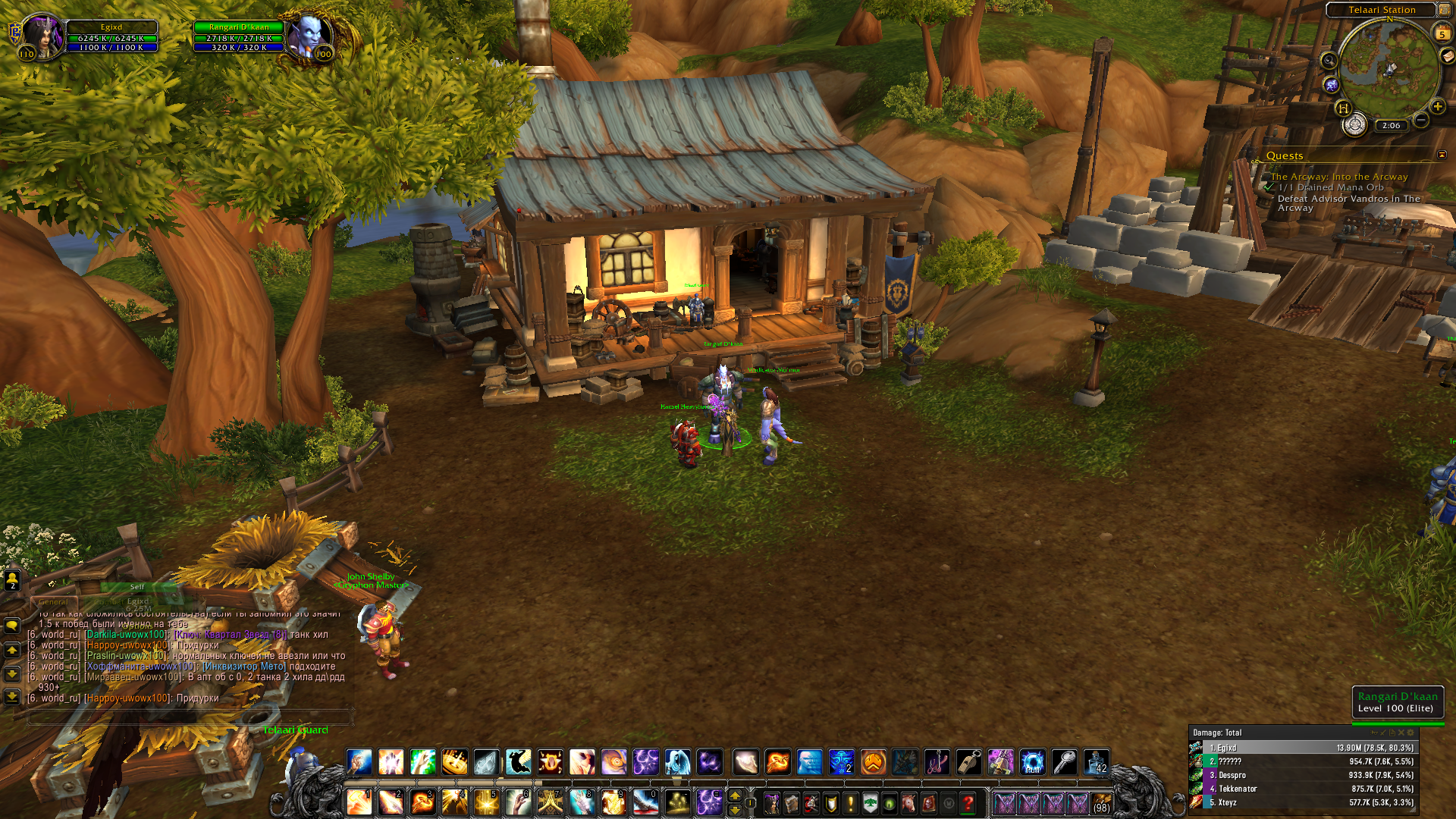Use the potion with 42 charges
This screenshot has width=1456, height=819.
[x=1097, y=761]
